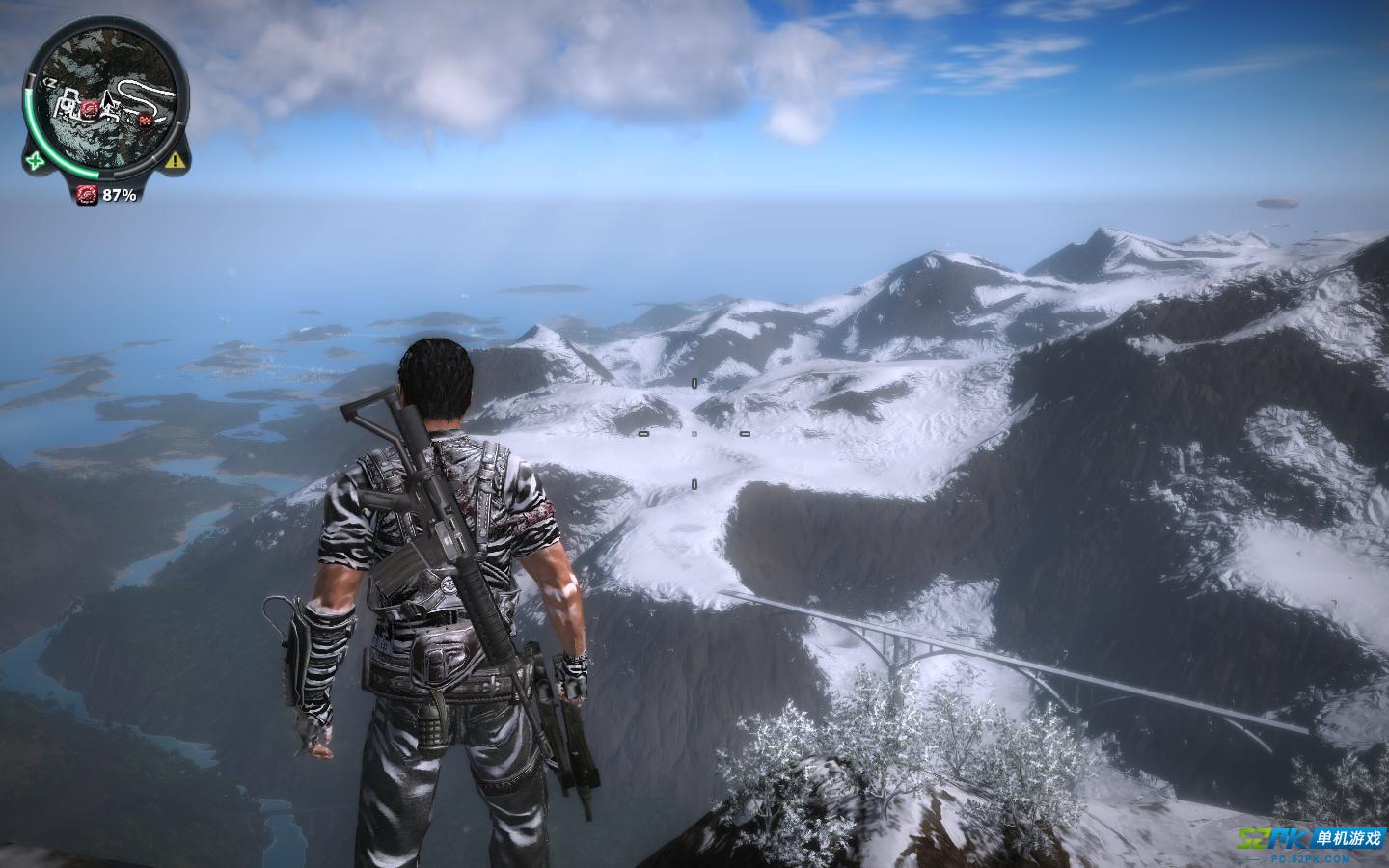
Task: Click the red chaos icon beside 87%
Action: pos(89,194)
